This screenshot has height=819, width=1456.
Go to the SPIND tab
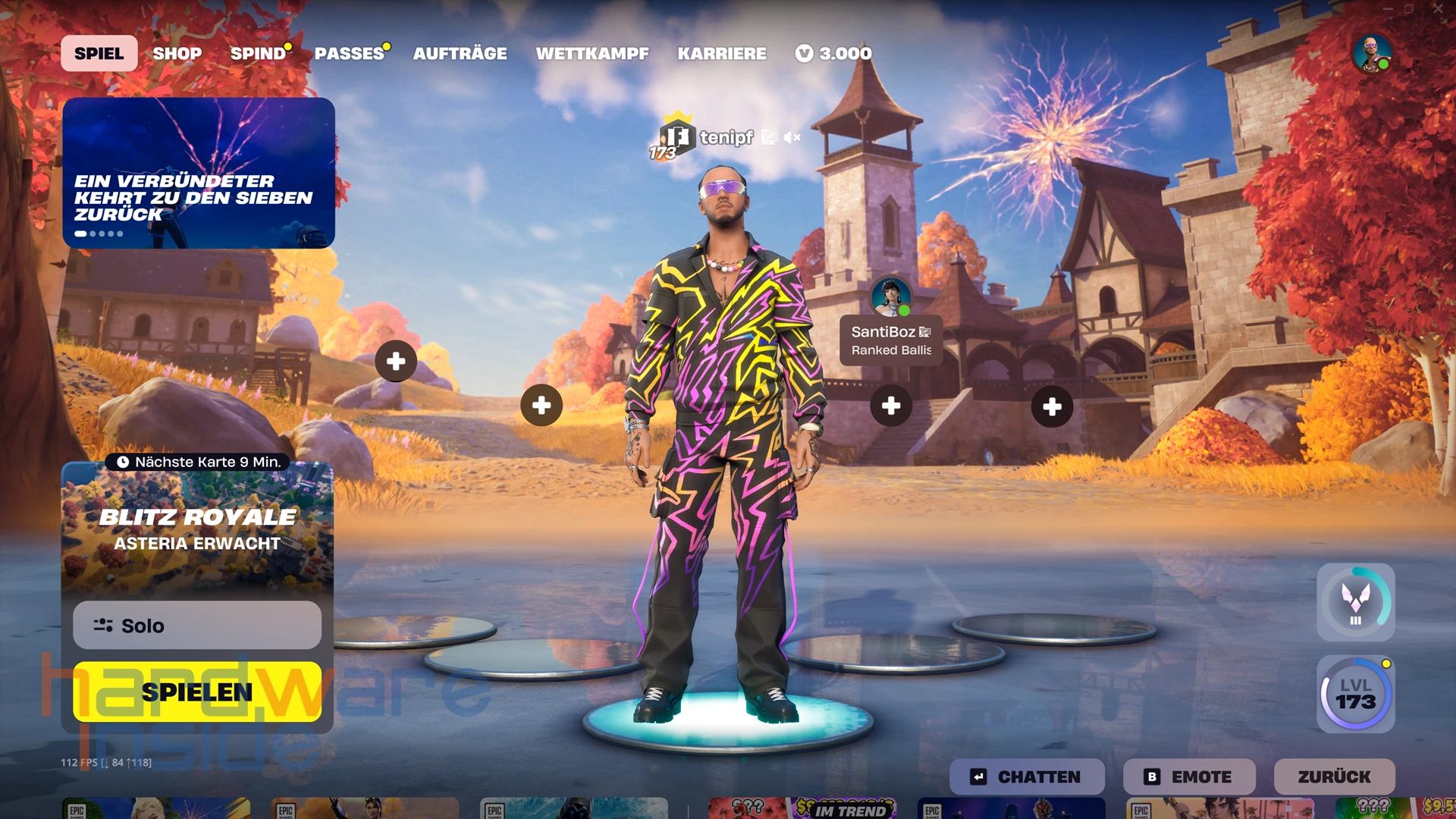pyautogui.click(x=258, y=53)
